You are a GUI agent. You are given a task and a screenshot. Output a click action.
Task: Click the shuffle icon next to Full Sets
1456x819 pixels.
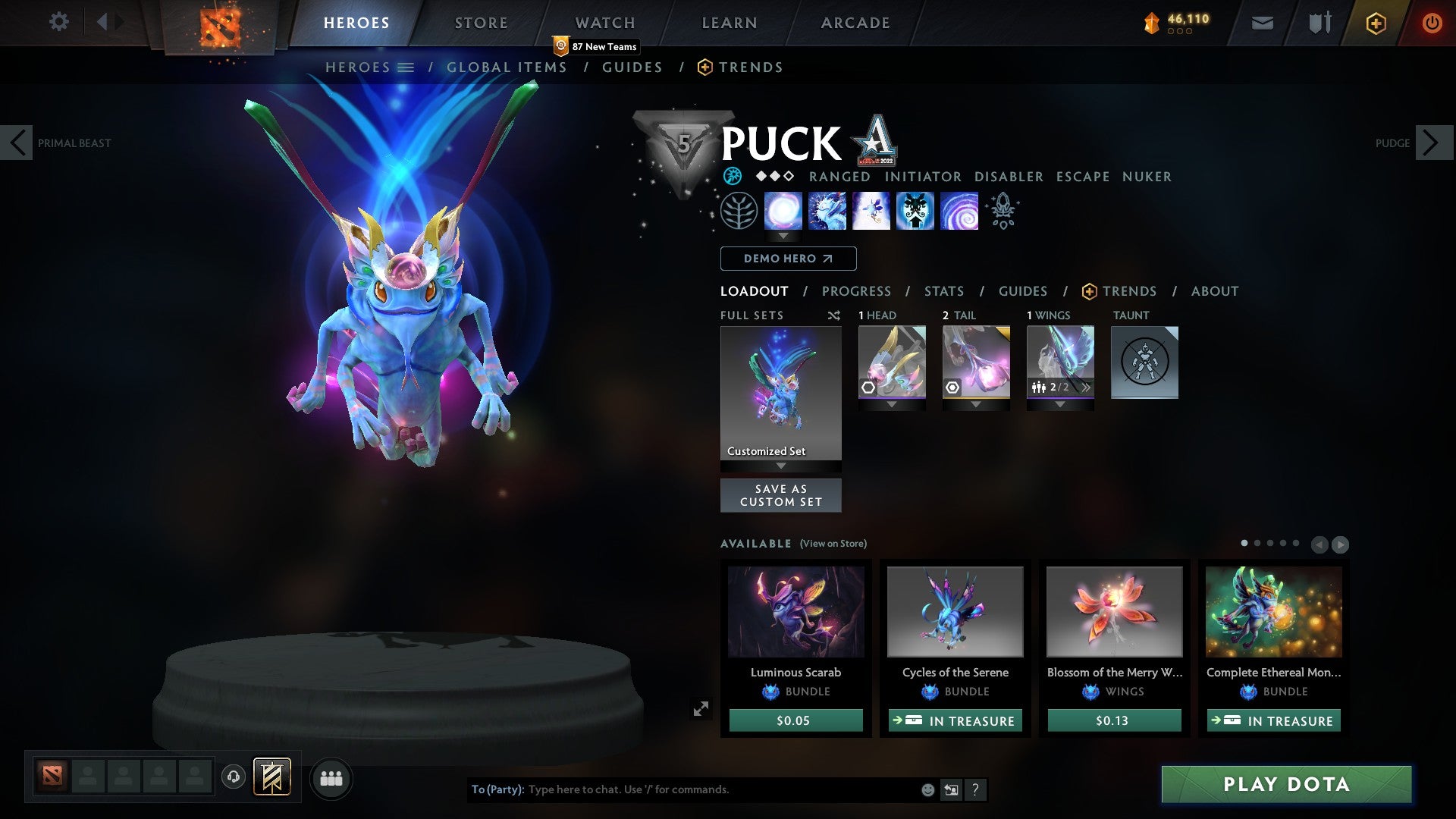pos(834,315)
